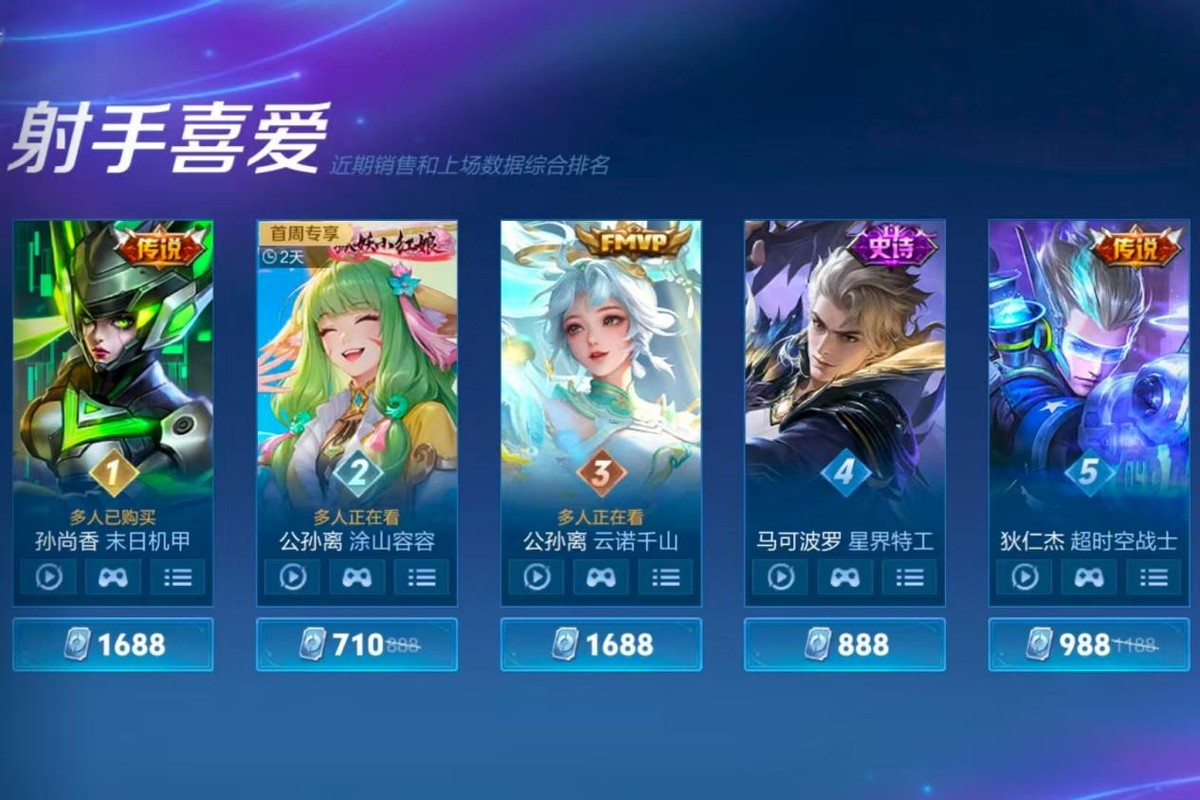
Task: Purchase 马可波罗 星界特工 for 888
Action: coord(845,645)
